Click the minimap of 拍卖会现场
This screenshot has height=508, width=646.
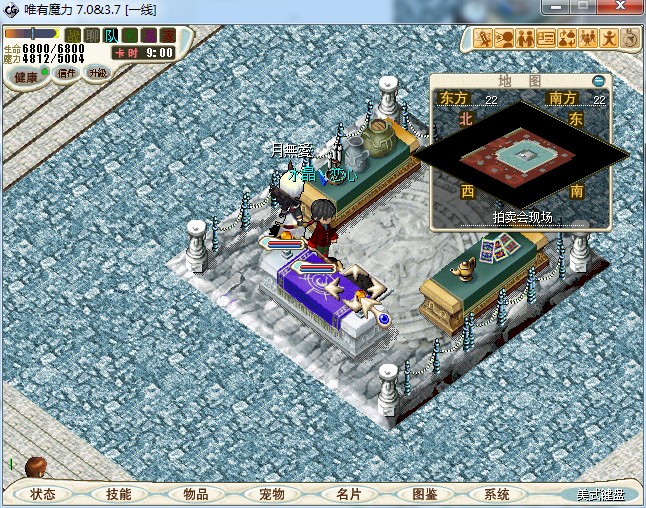click(x=518, y=155)
